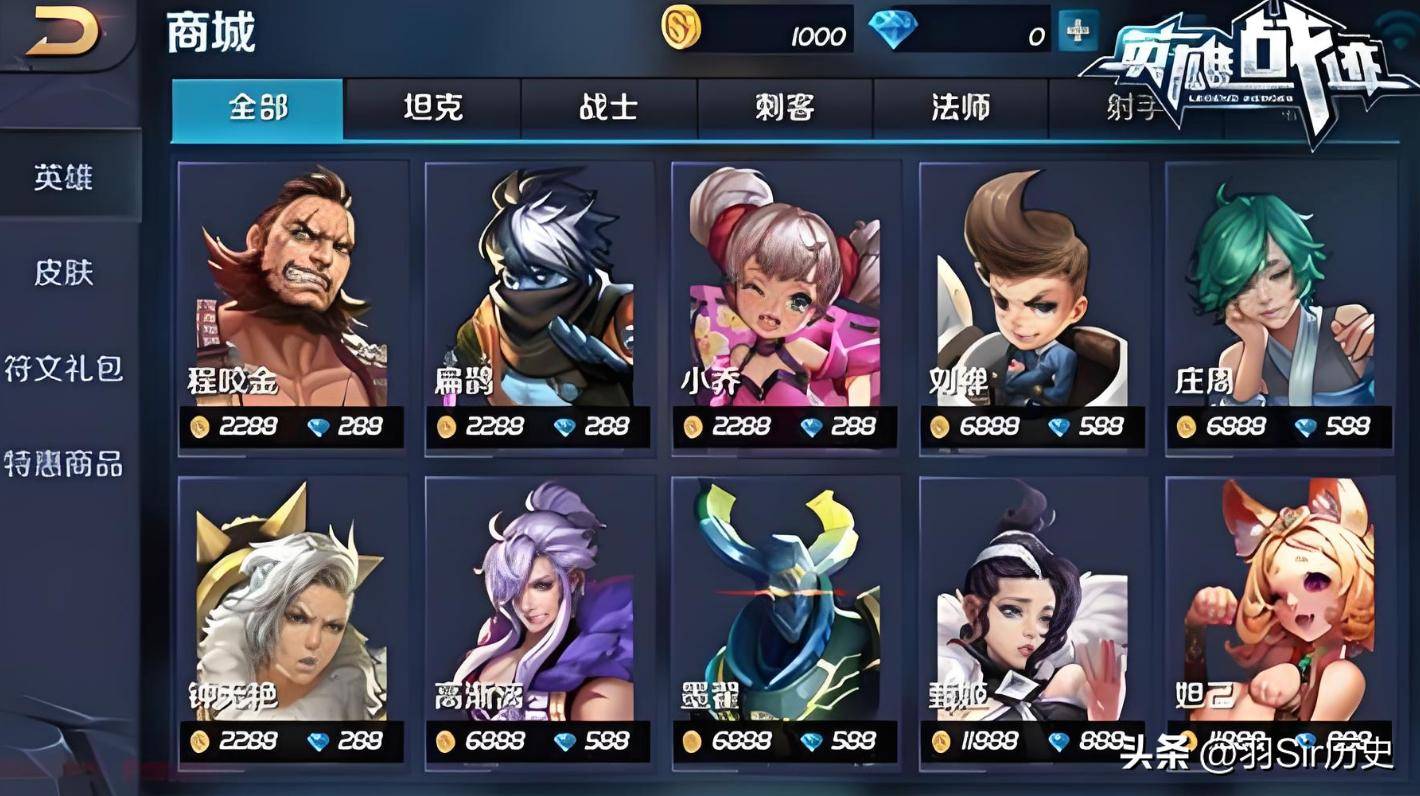Open the 坦克 hero category

point(432,108)
